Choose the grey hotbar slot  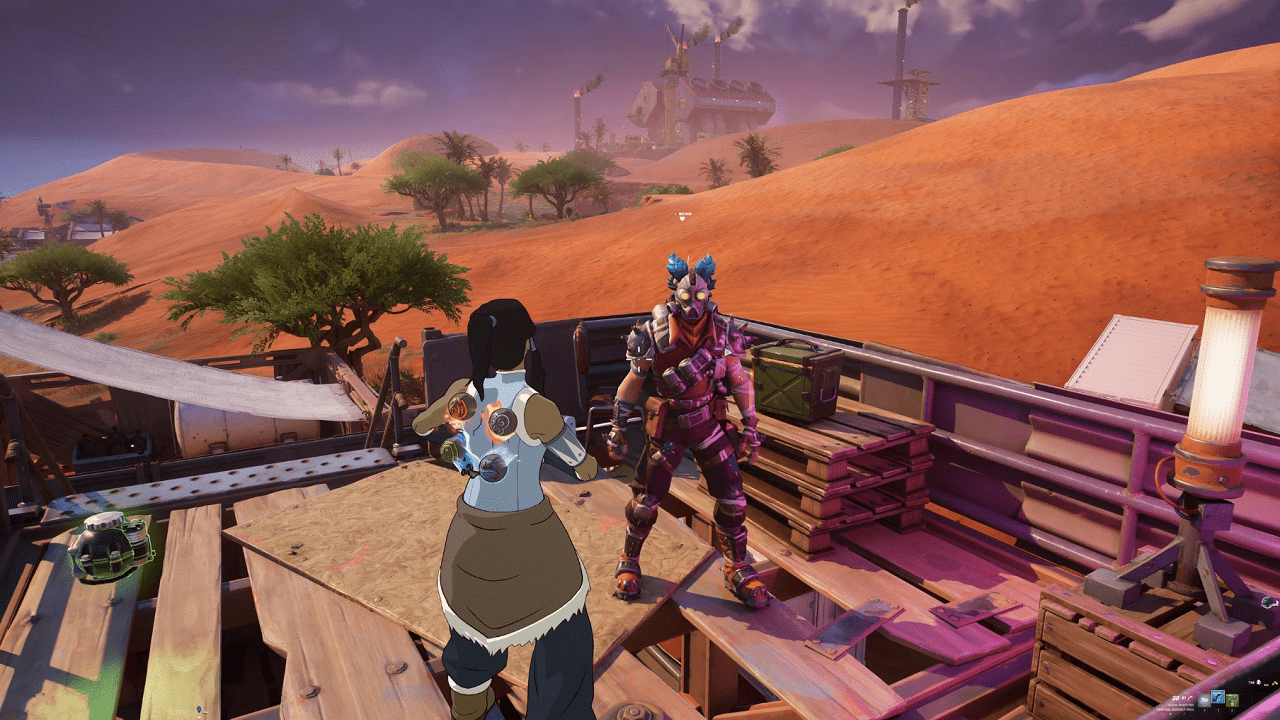coord(1204,700)
